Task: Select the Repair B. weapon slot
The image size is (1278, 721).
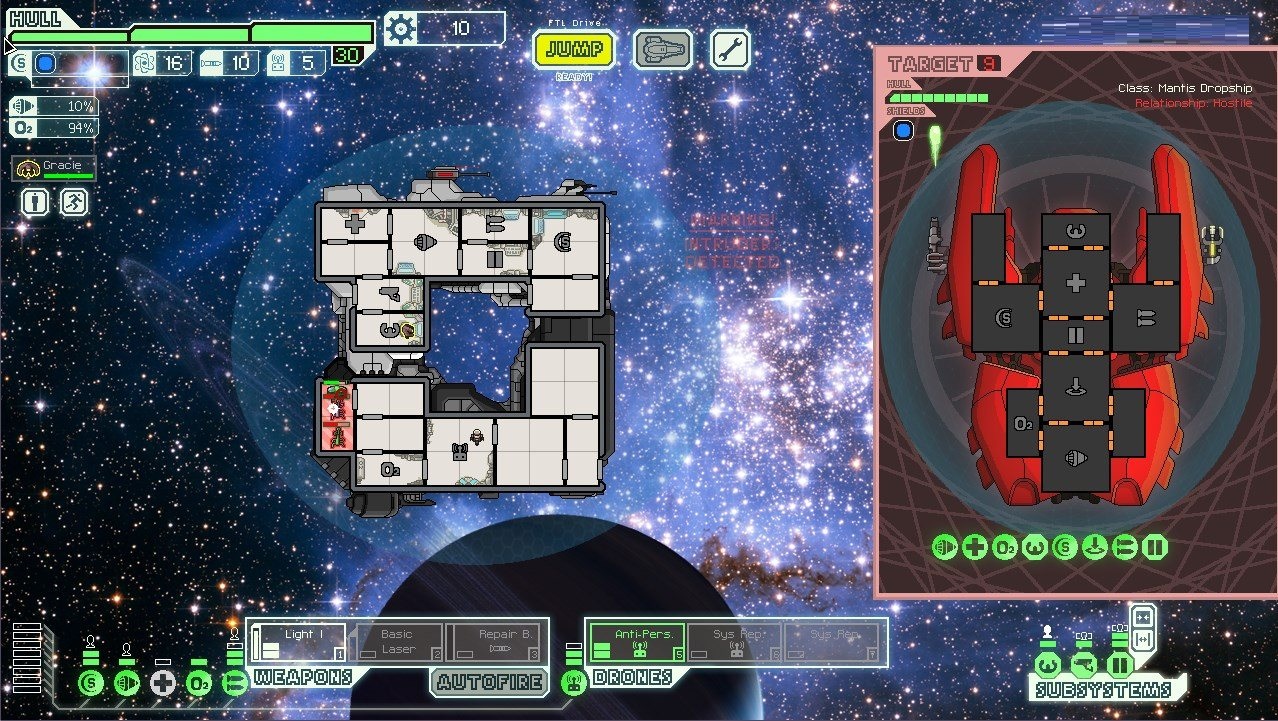Action: (x=495, y=642)
